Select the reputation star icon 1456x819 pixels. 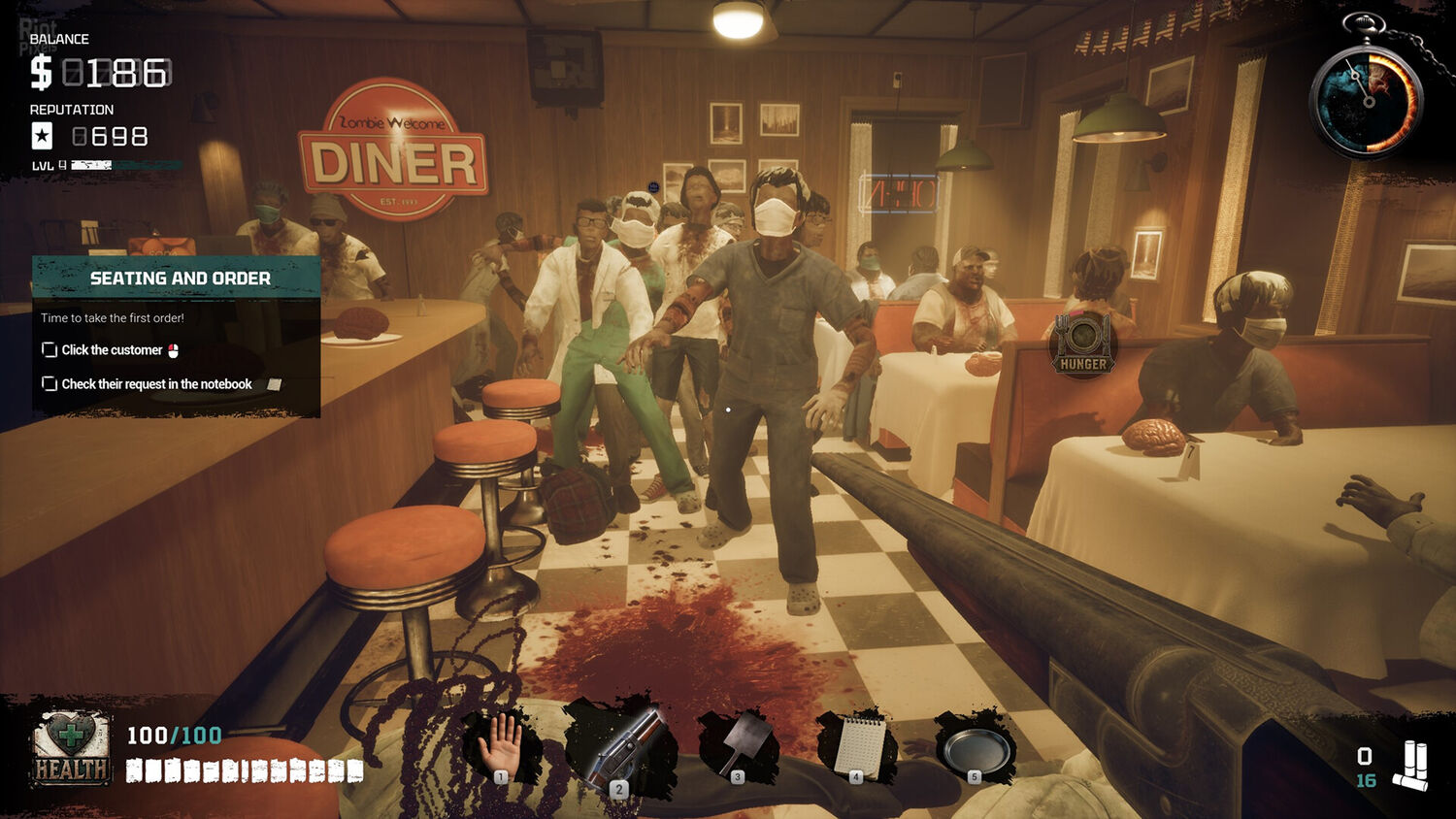[43, 136]
